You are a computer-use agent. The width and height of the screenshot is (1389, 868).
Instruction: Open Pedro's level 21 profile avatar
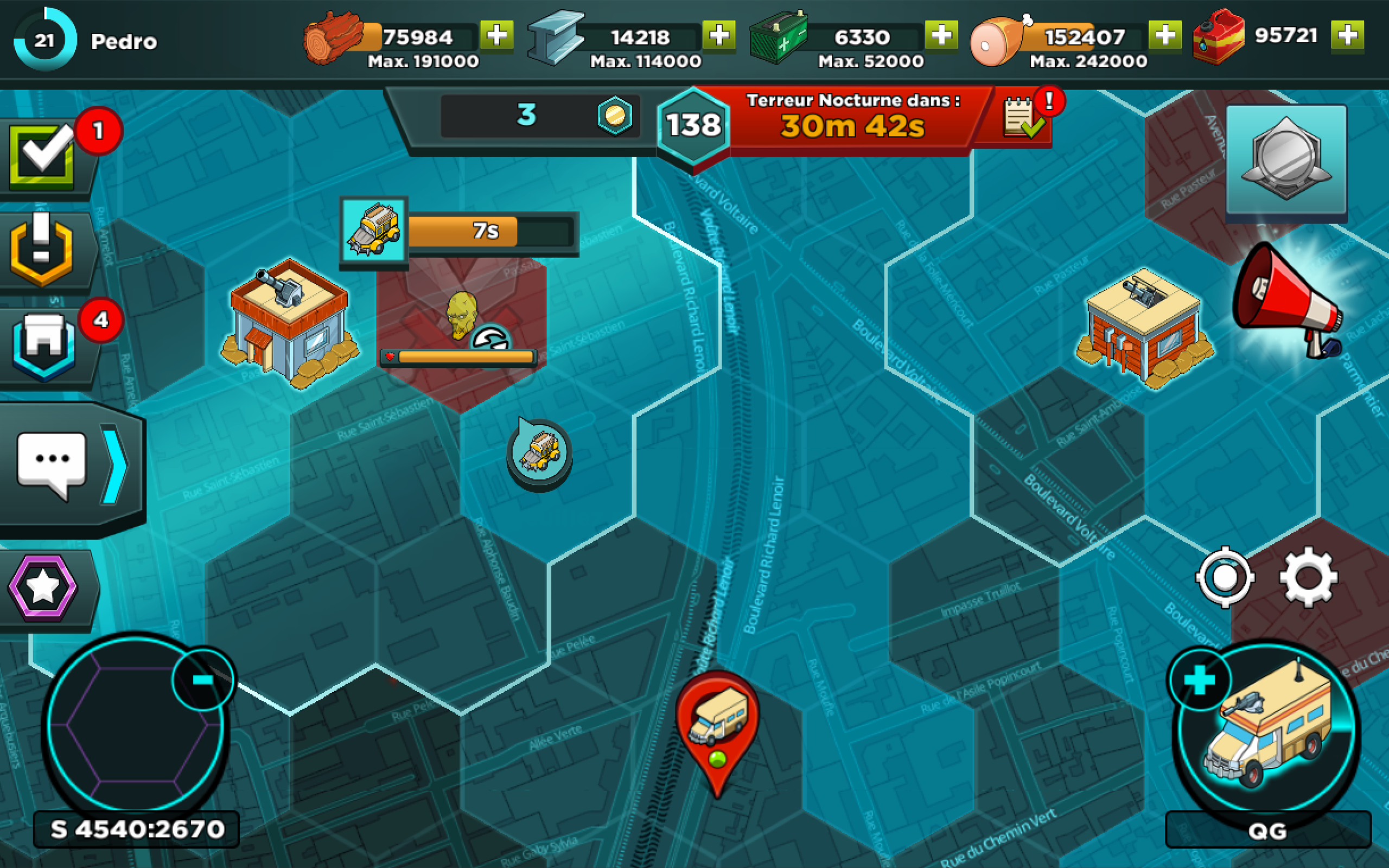[45, 41]
